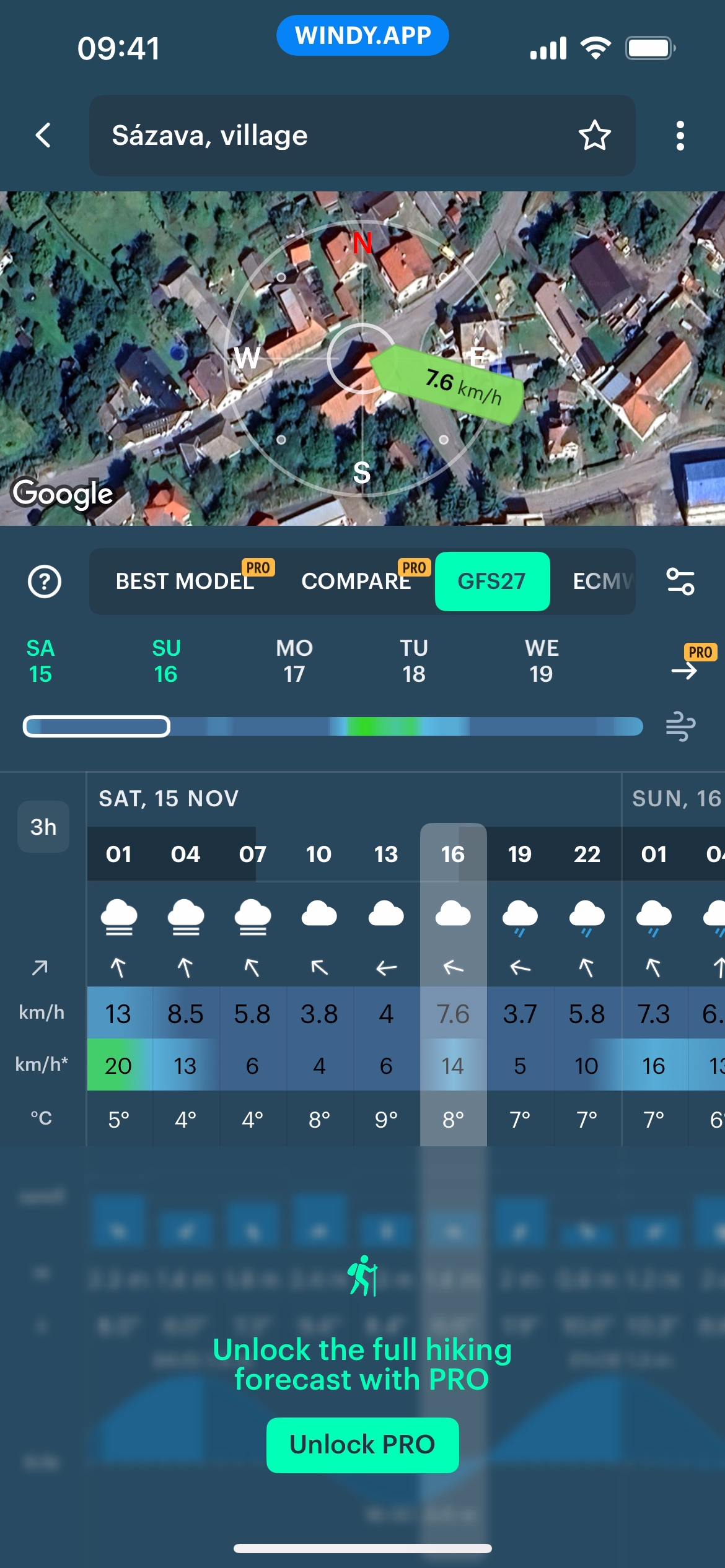Select the 19 o'clock forecast column
The image size is (725, 1568).
(x=520, y=854)
